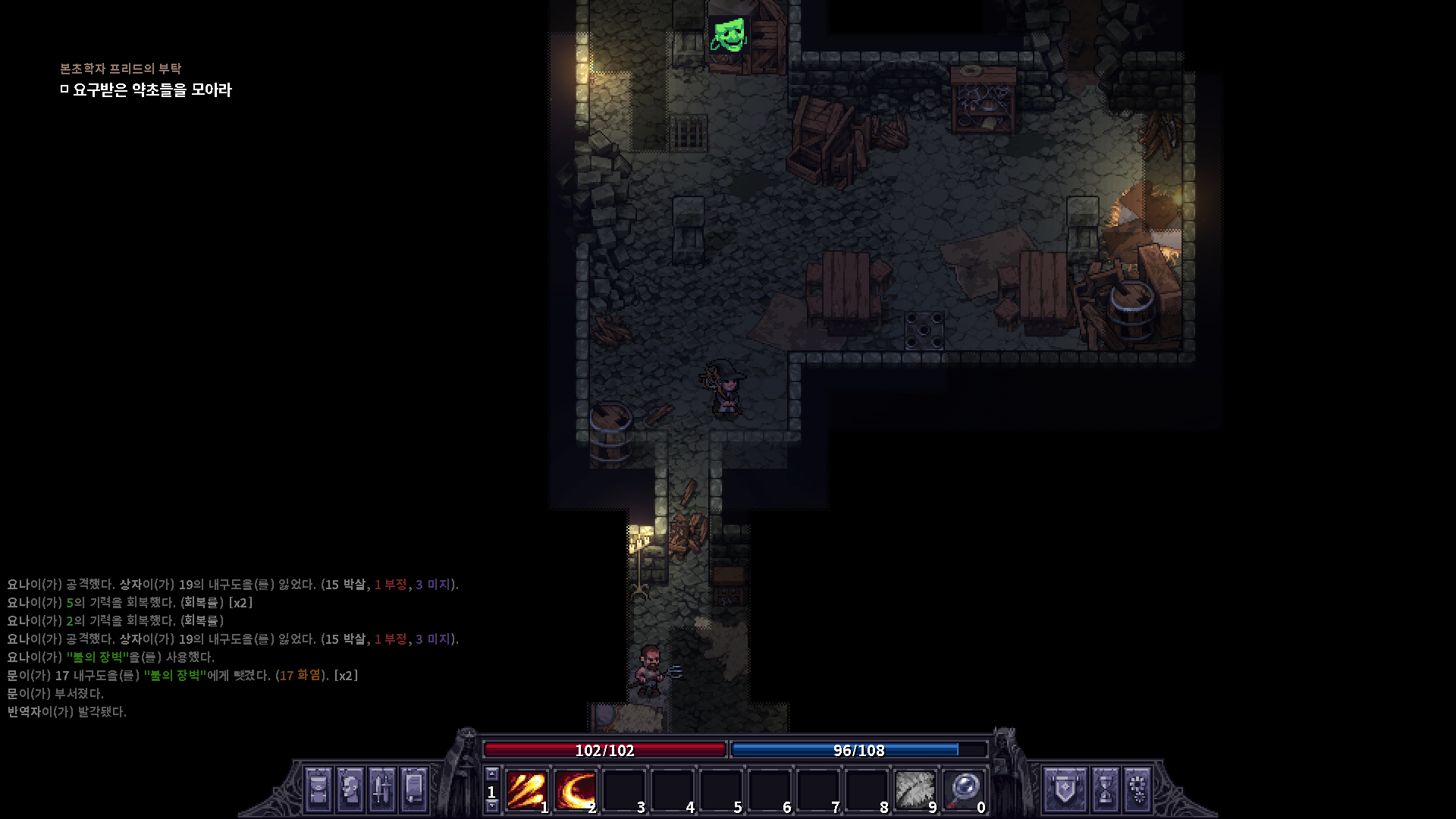Switch to the next hotbar page up arrow

(x=491, y=774)
